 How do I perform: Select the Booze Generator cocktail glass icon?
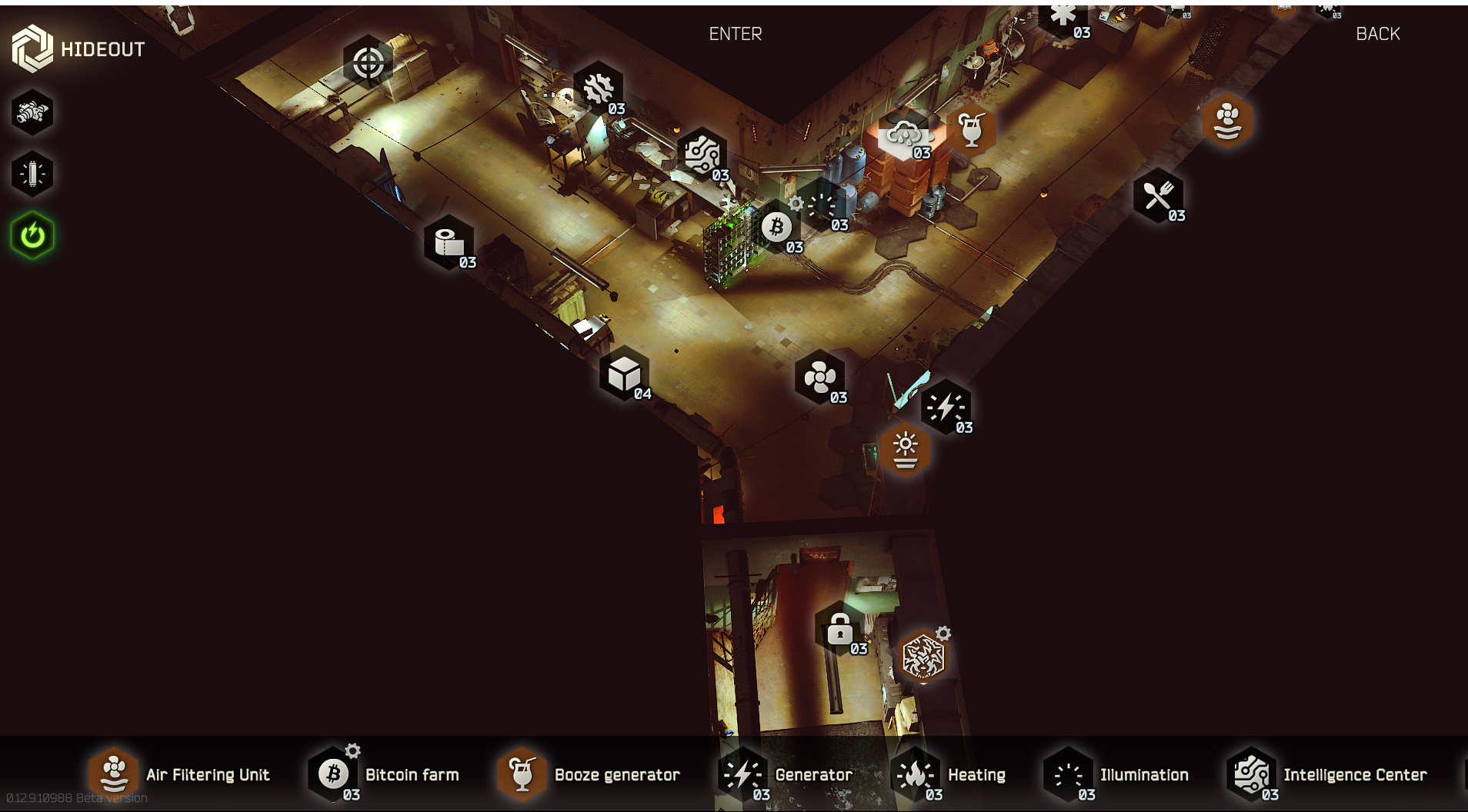[x=973, y=131]
